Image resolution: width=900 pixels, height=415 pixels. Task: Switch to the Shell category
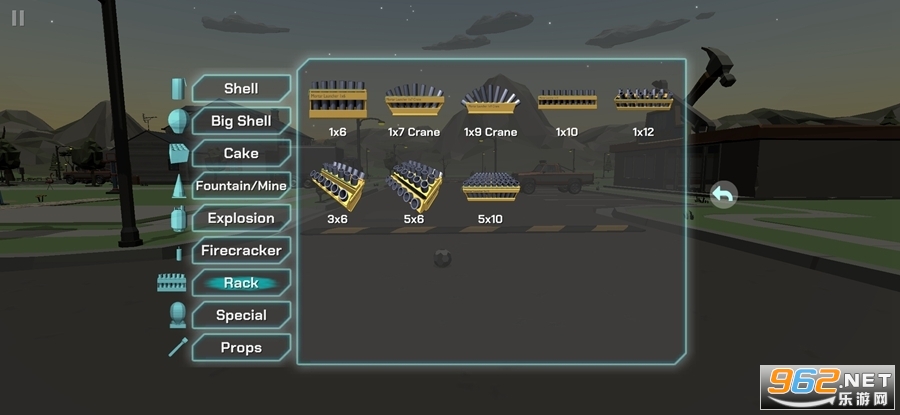click(x=241, y=88)
